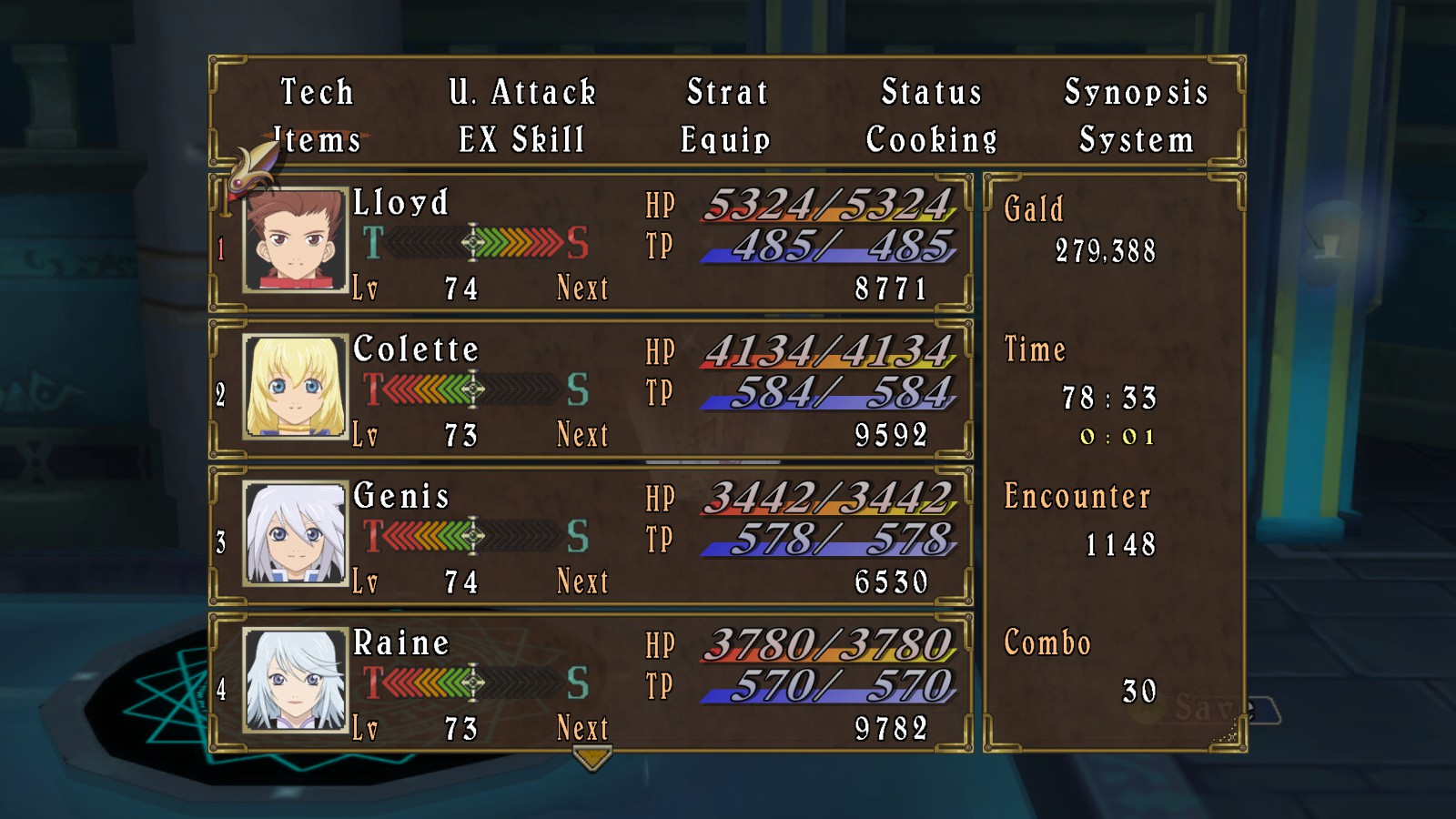The image size is (1456, 819).
Task: Open the EX Skill menu
Action: (522, 140)
